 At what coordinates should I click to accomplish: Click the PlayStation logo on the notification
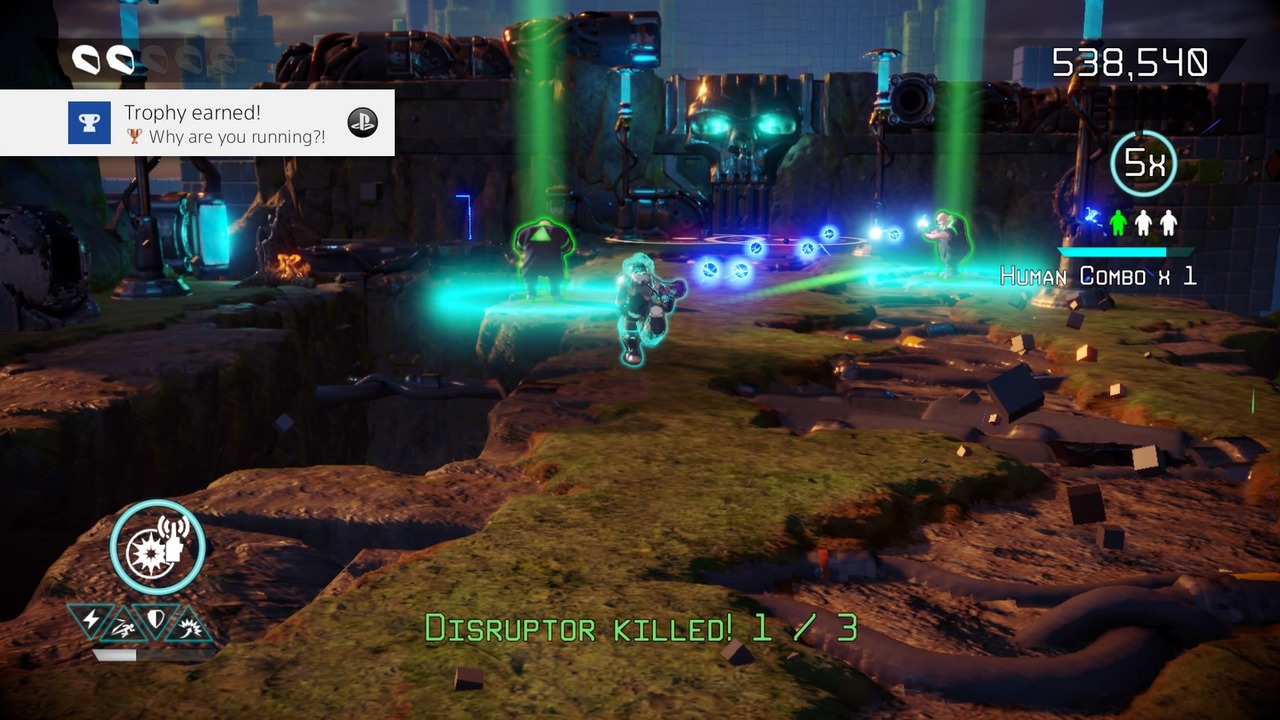[x=362, y=123]
